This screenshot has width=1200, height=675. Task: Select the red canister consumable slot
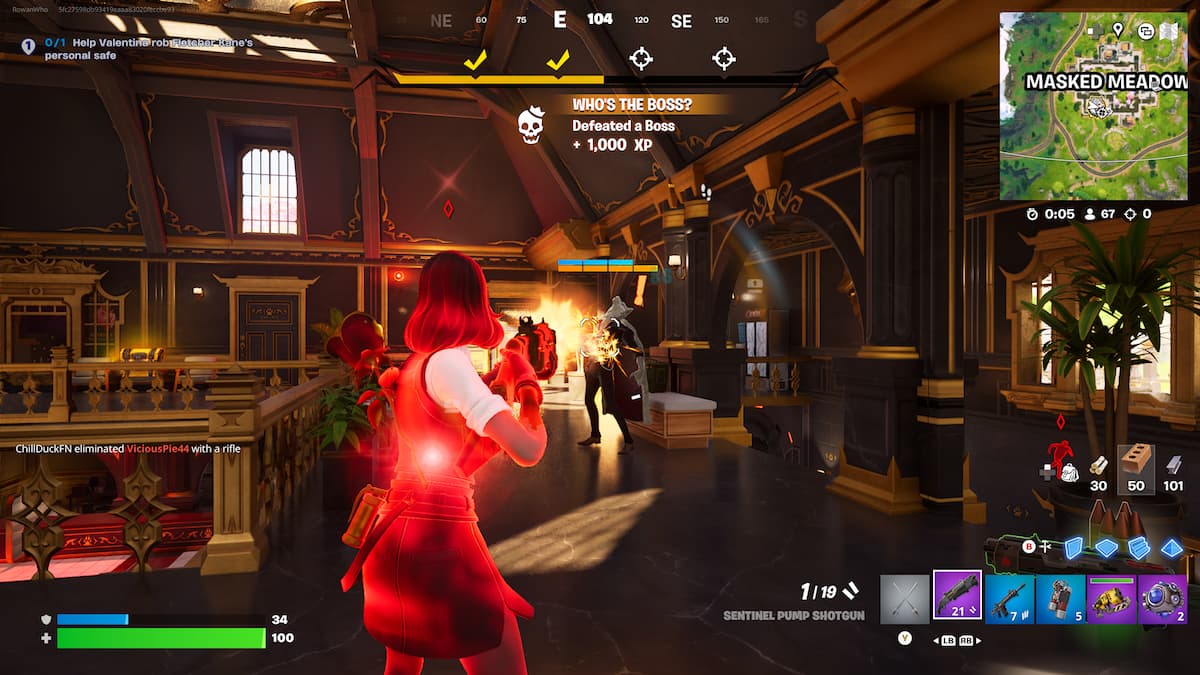pyautogui.click(x=1060, y=599)
